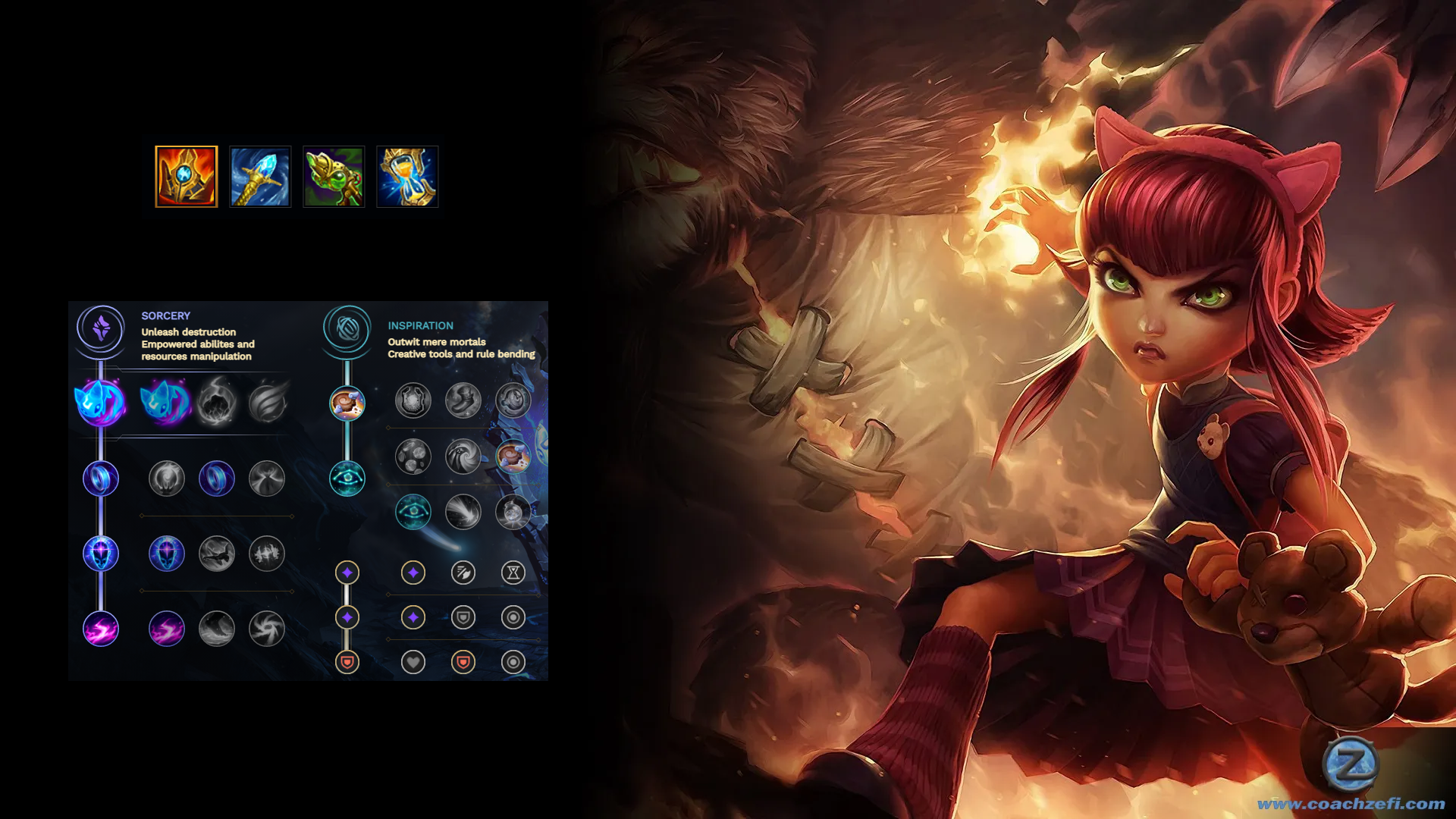Choose the attack speed axe stat shard

click(463, 573)
